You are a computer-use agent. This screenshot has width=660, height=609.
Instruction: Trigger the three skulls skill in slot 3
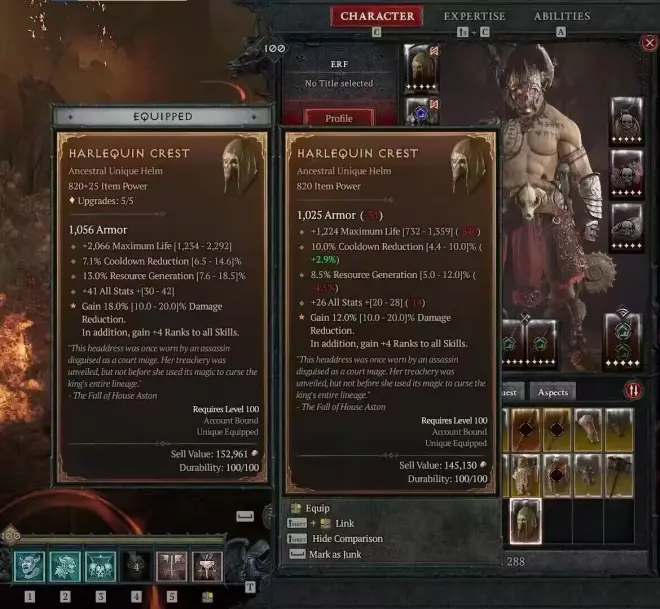click(x=100, y=567)
